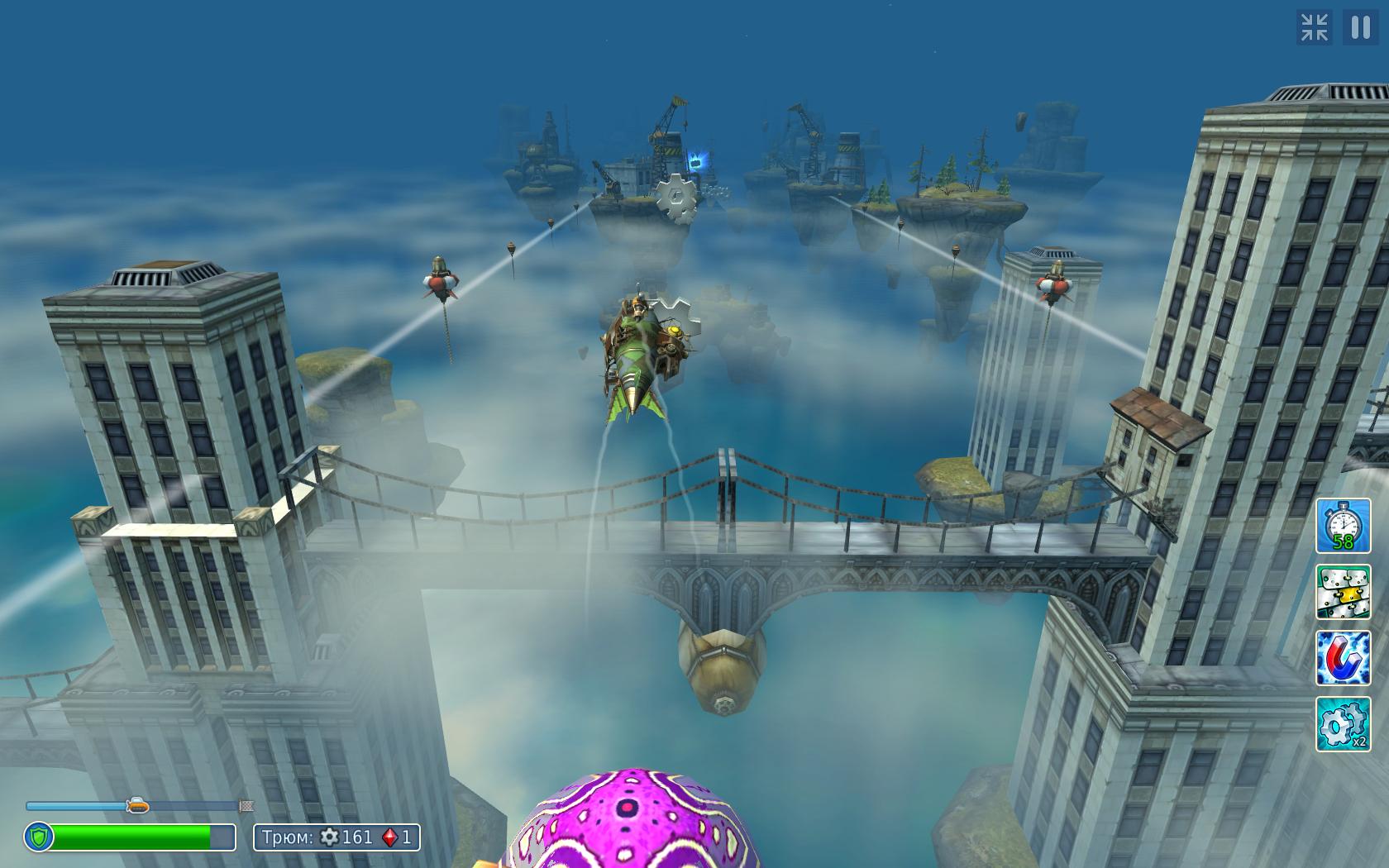Pause the game
Screen dimensions: 1389x868
tap(1360, 27)
